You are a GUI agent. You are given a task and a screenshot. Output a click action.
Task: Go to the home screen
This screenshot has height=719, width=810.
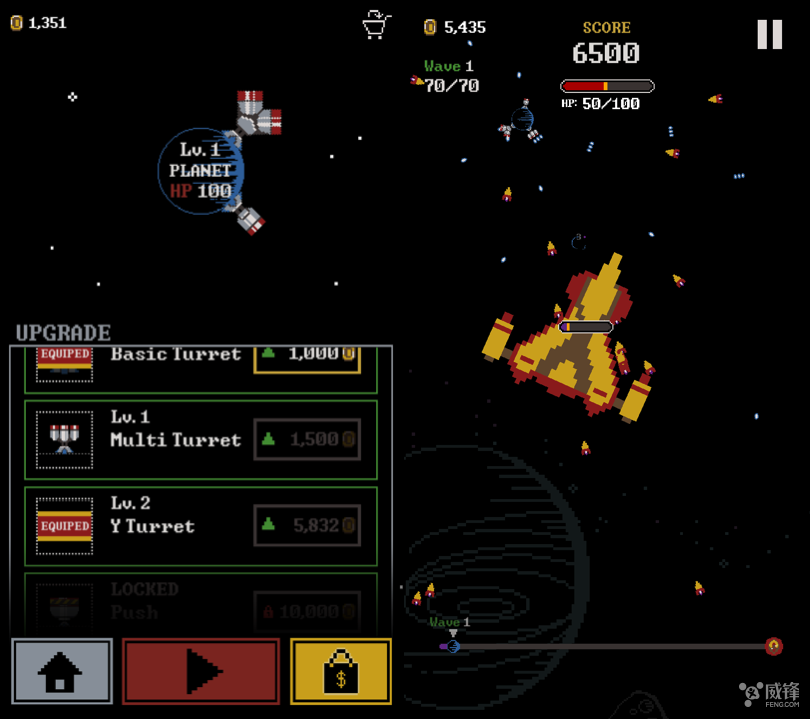62,671
